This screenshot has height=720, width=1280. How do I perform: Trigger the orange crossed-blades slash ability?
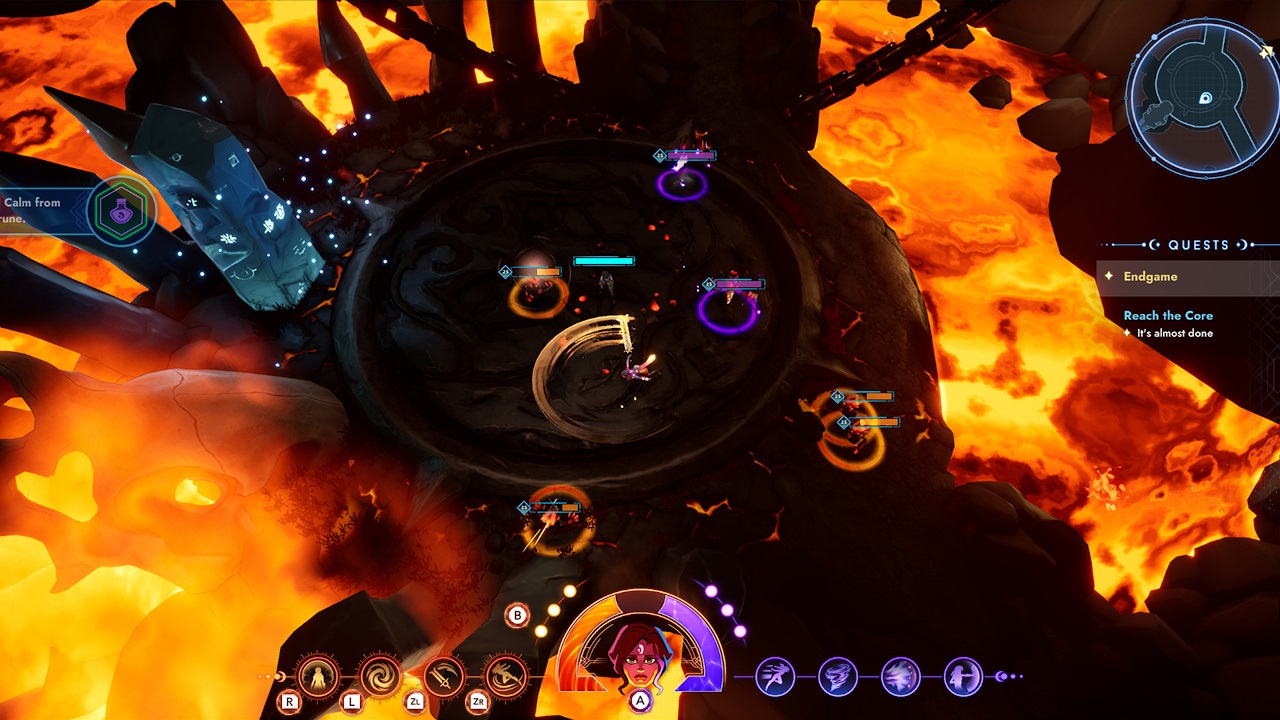tap(443, 677)
